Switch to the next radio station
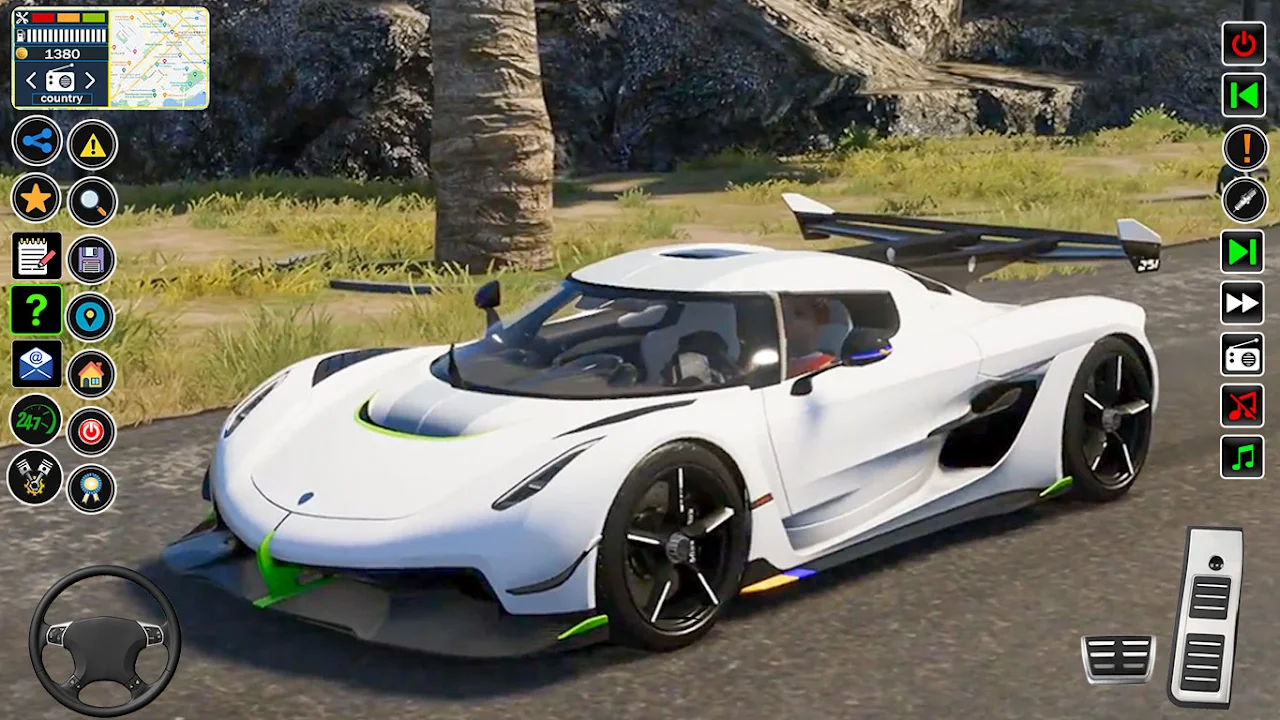The width and height of the screenshot is (1280, 720). point(90,81)
